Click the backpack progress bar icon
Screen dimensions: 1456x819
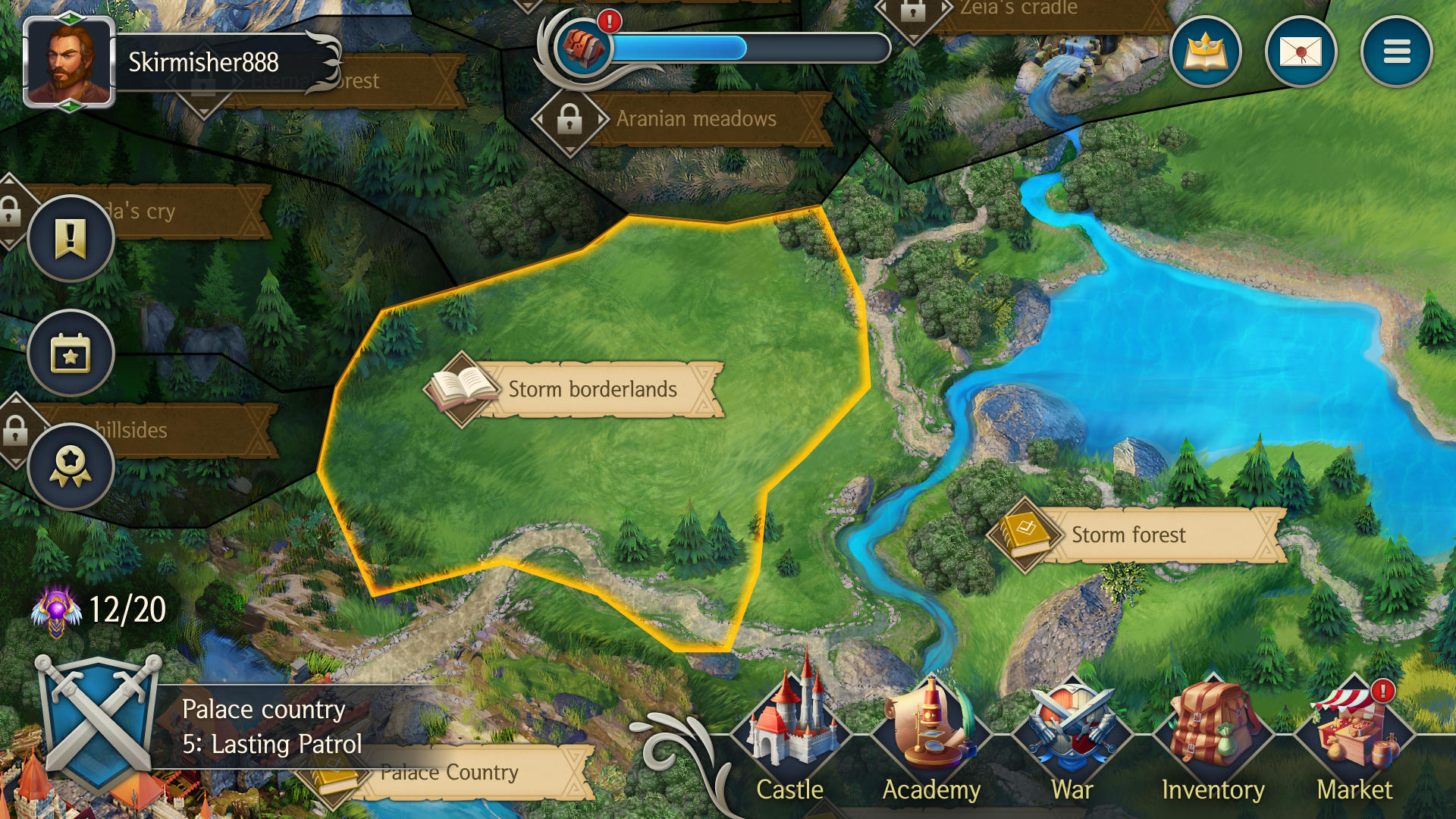tap(583, 47)
